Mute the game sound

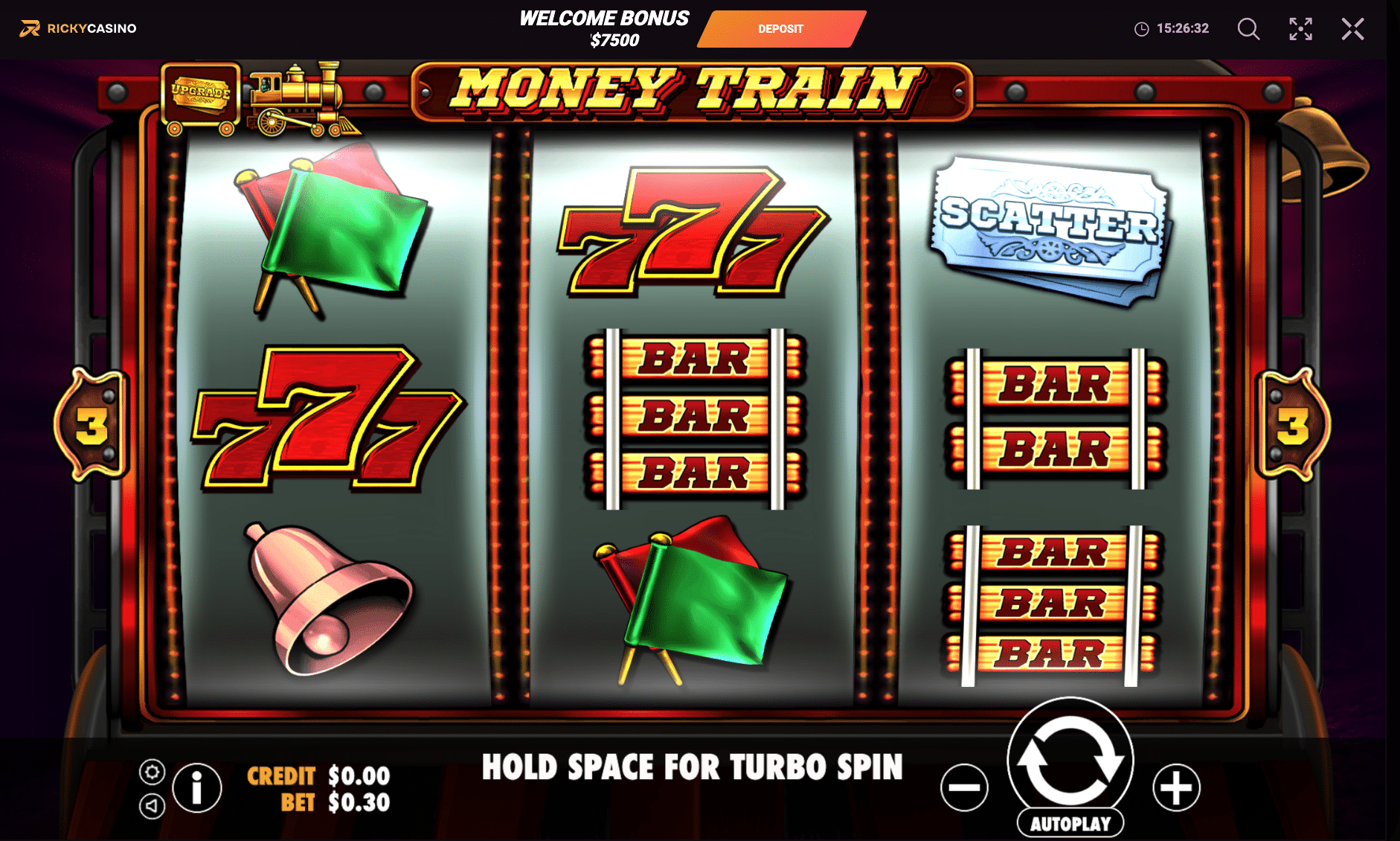(x=152, y=805)
